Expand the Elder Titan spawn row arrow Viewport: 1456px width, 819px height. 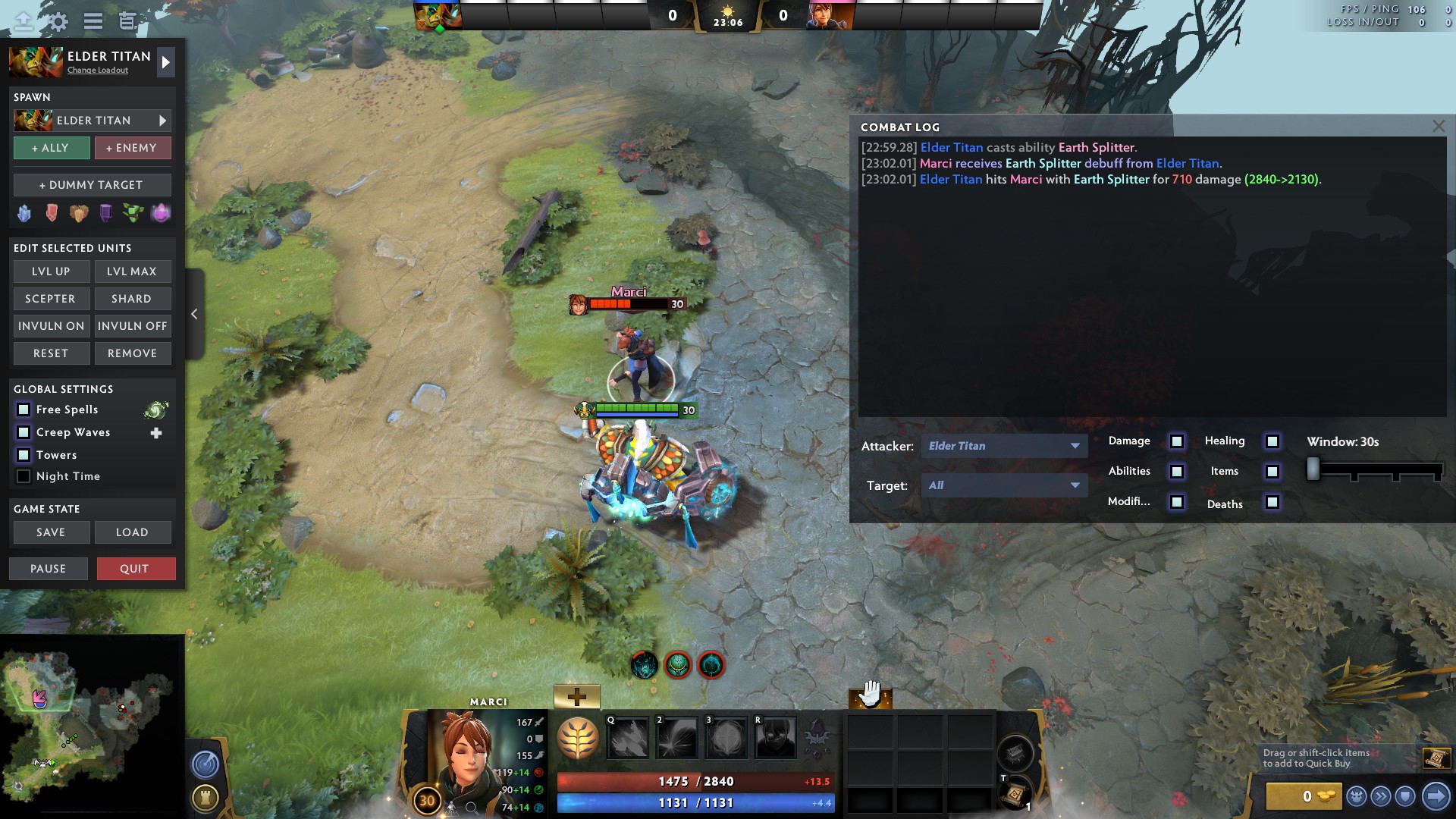(162, 120)
